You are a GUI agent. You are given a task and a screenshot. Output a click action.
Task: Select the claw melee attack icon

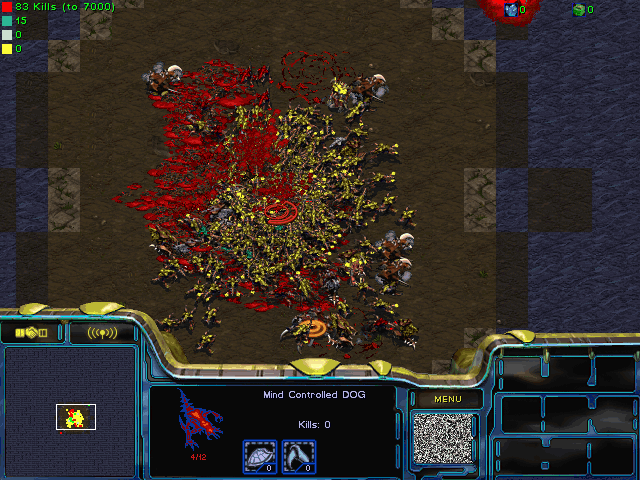click(x=297, y=456)
